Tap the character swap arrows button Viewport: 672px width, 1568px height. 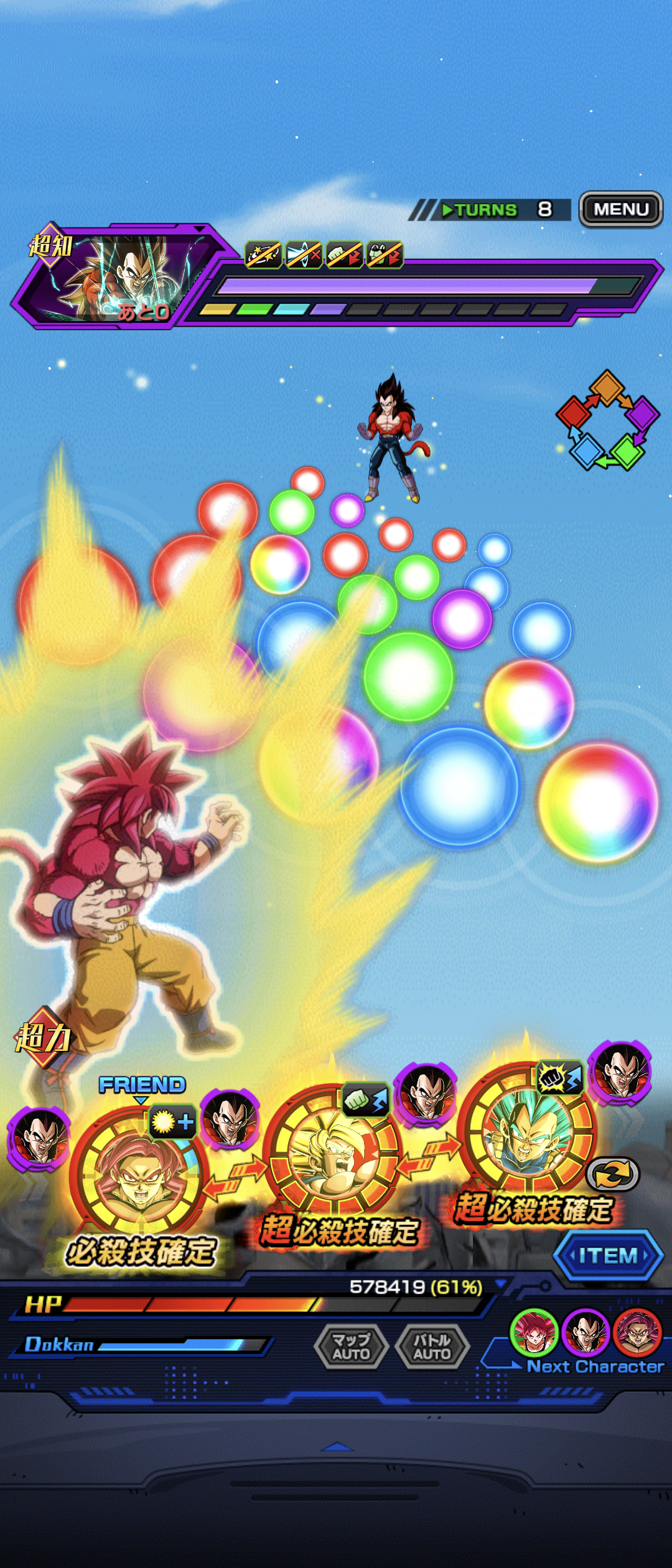[612, 1175]
